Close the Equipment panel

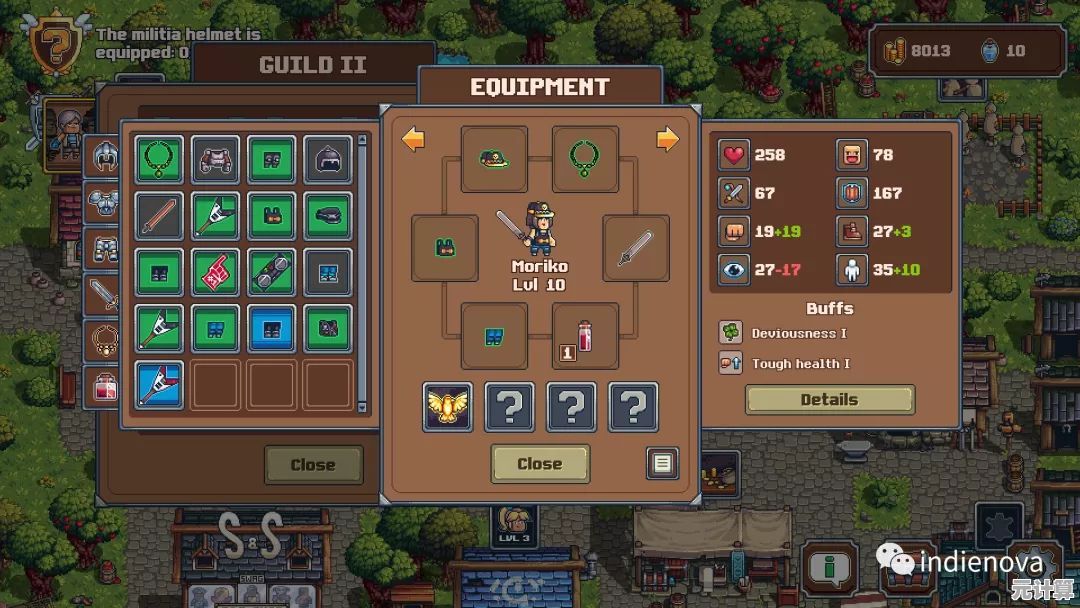(x=539, y=464)
